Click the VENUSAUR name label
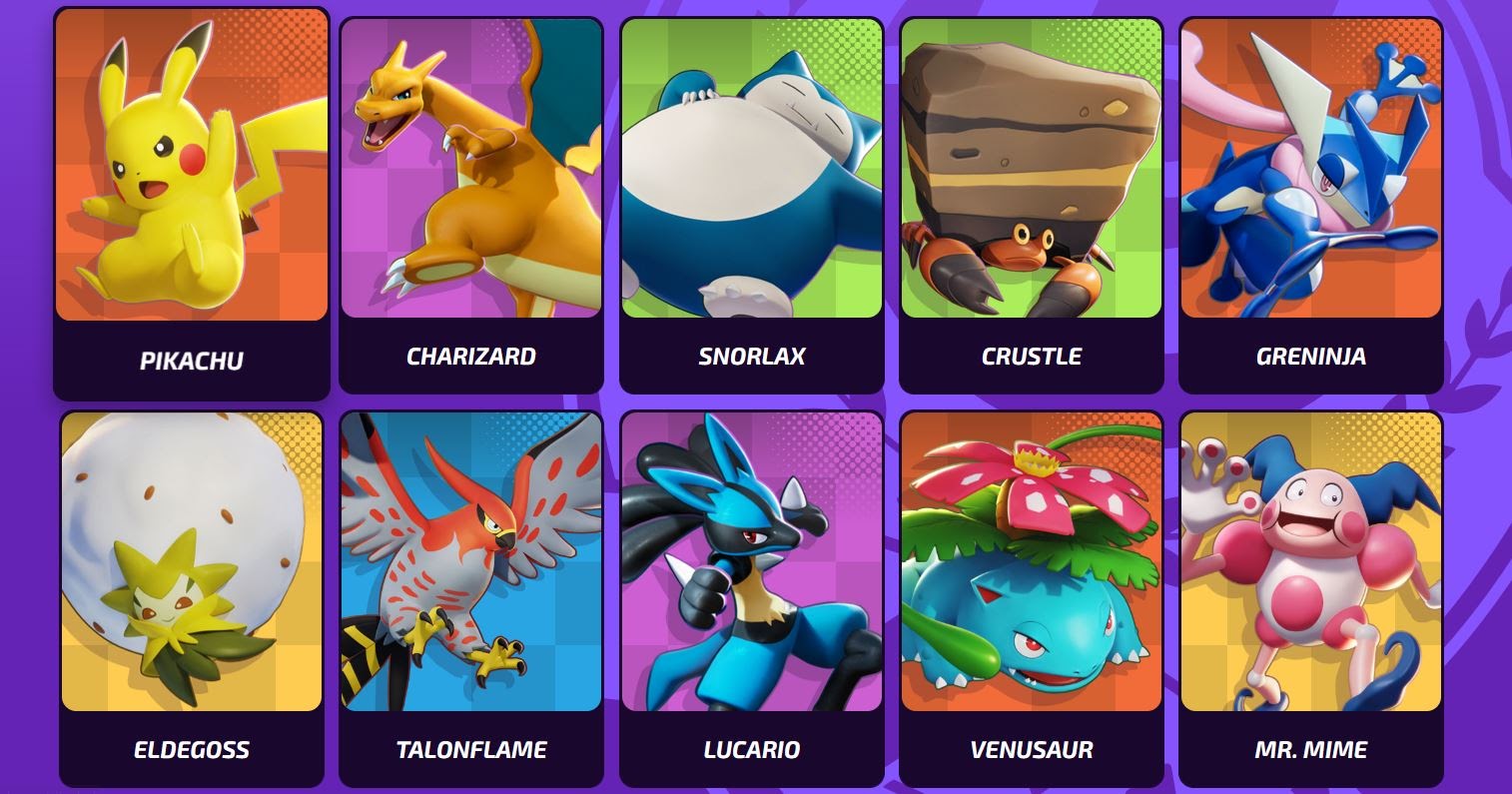This screenshot has height=794, width=1512. pos(1031,747)
